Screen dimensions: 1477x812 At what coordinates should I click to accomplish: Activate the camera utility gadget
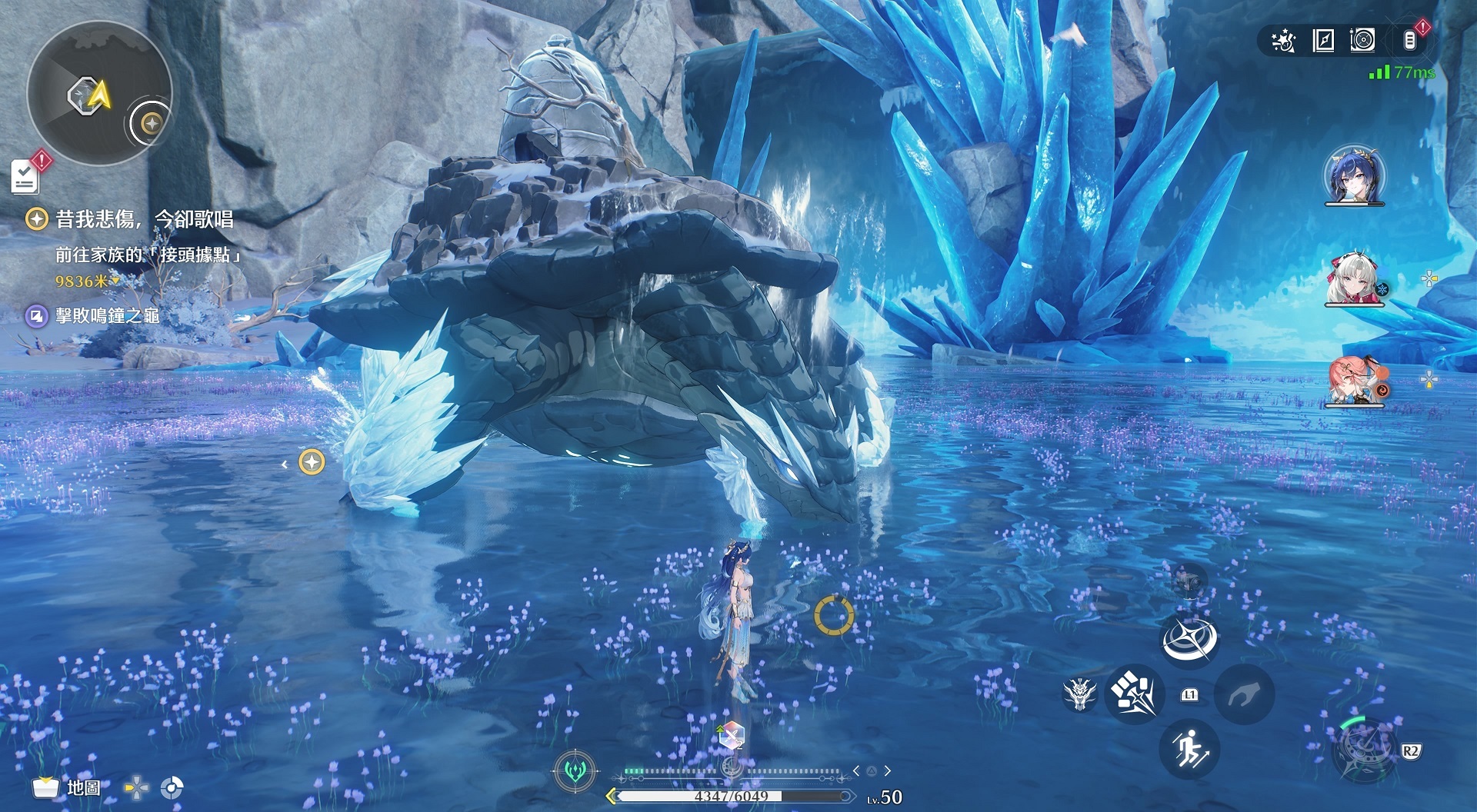click(1189, 581)
